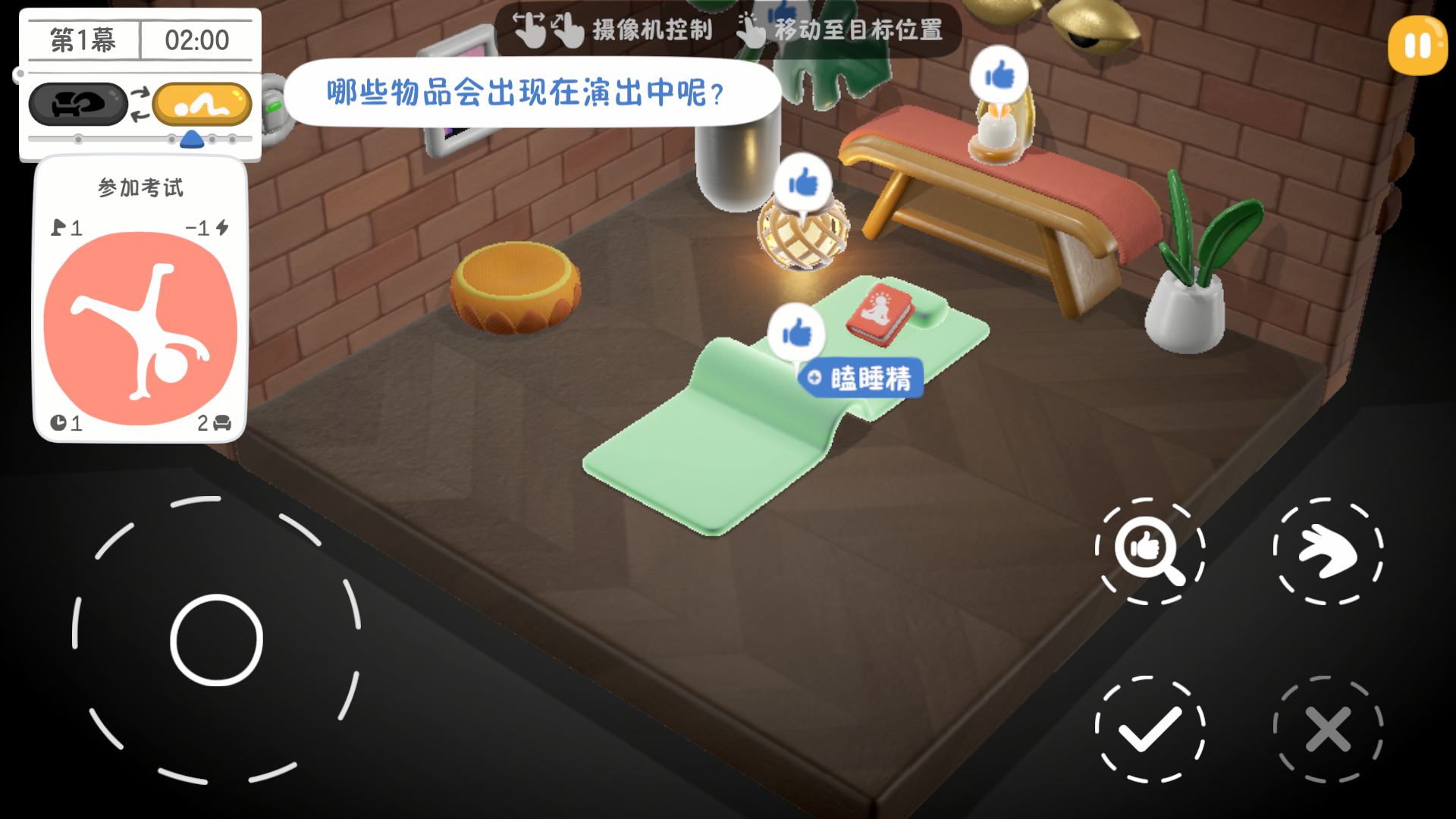Tap the swap arrows between pose options

[x=140, y=104]
